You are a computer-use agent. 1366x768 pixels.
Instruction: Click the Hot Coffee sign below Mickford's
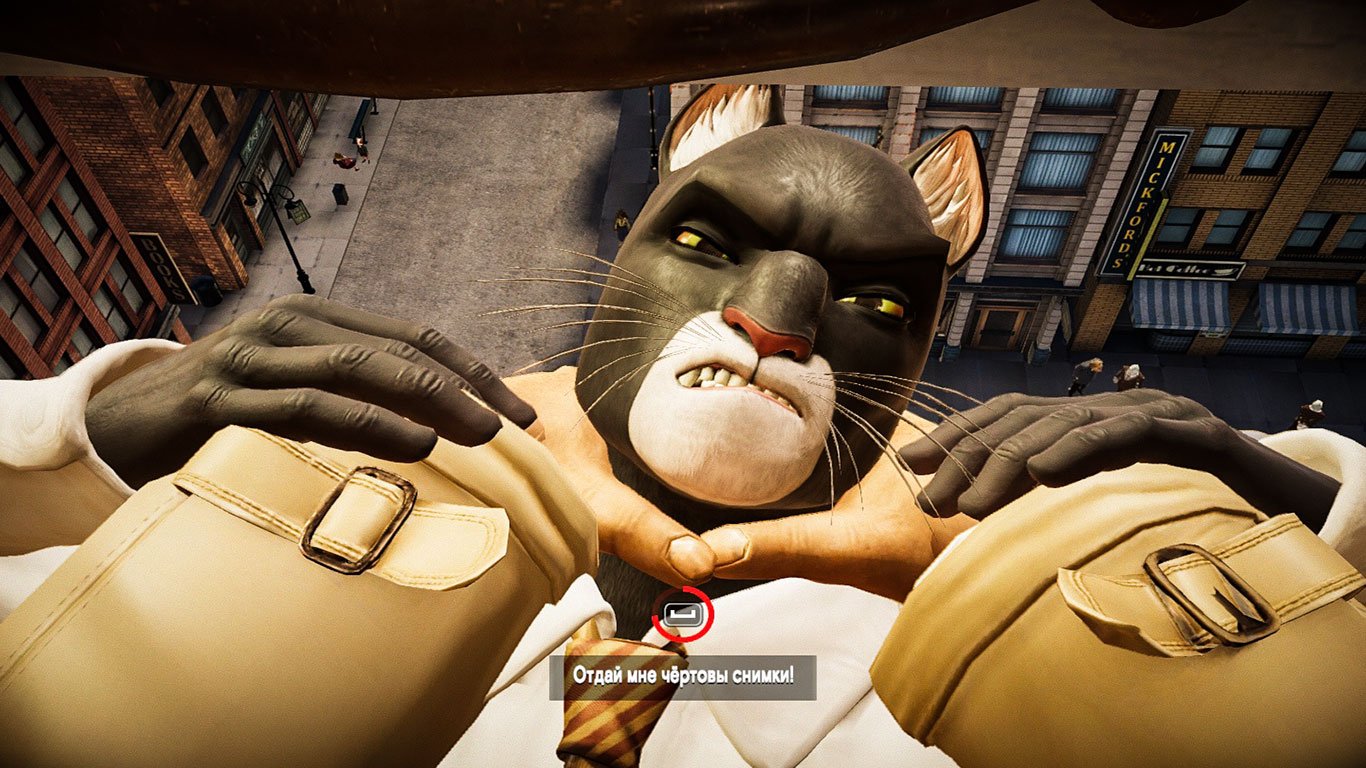point(1185,268)
